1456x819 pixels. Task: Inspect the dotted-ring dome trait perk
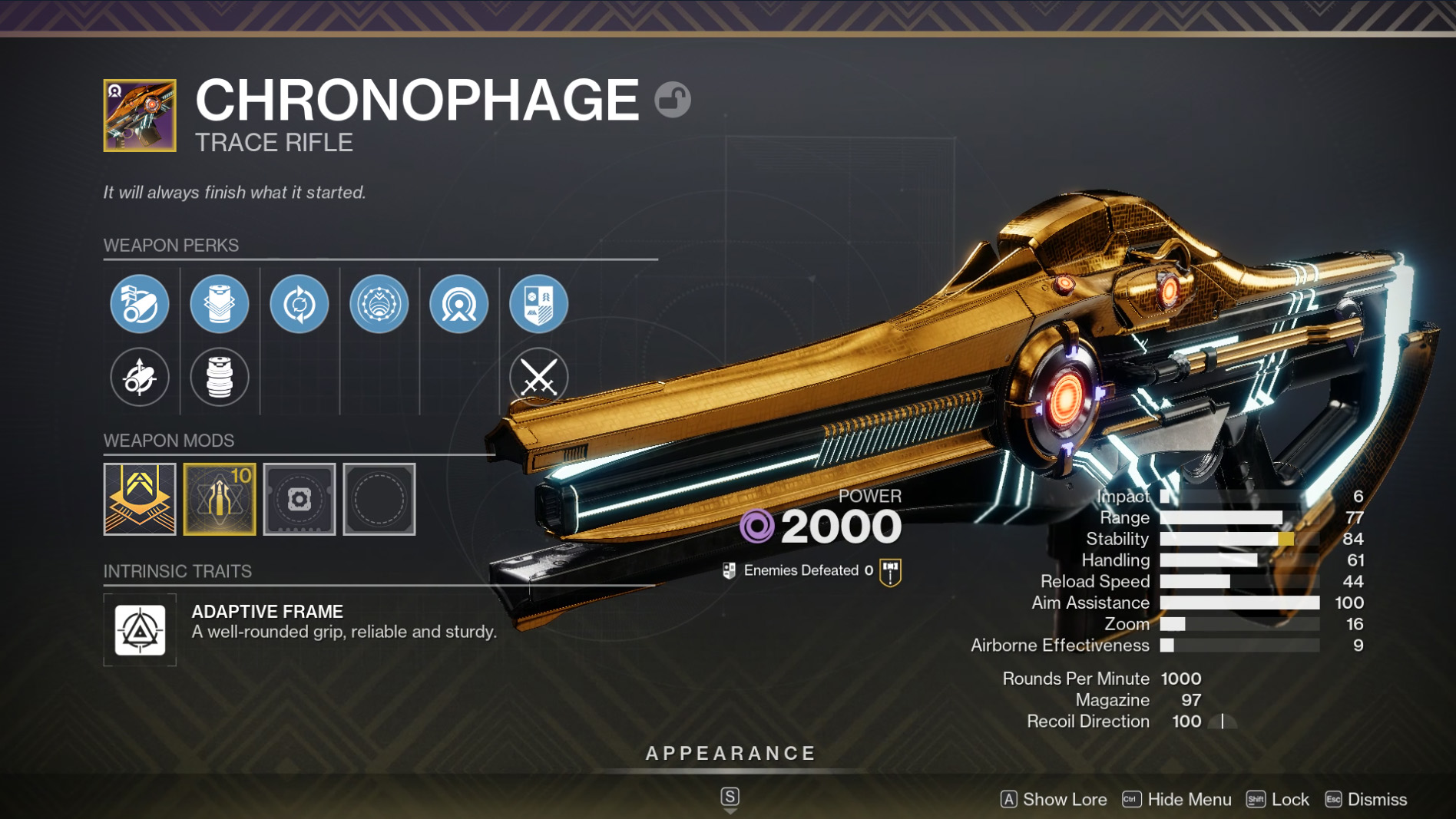tap(379, 304)
